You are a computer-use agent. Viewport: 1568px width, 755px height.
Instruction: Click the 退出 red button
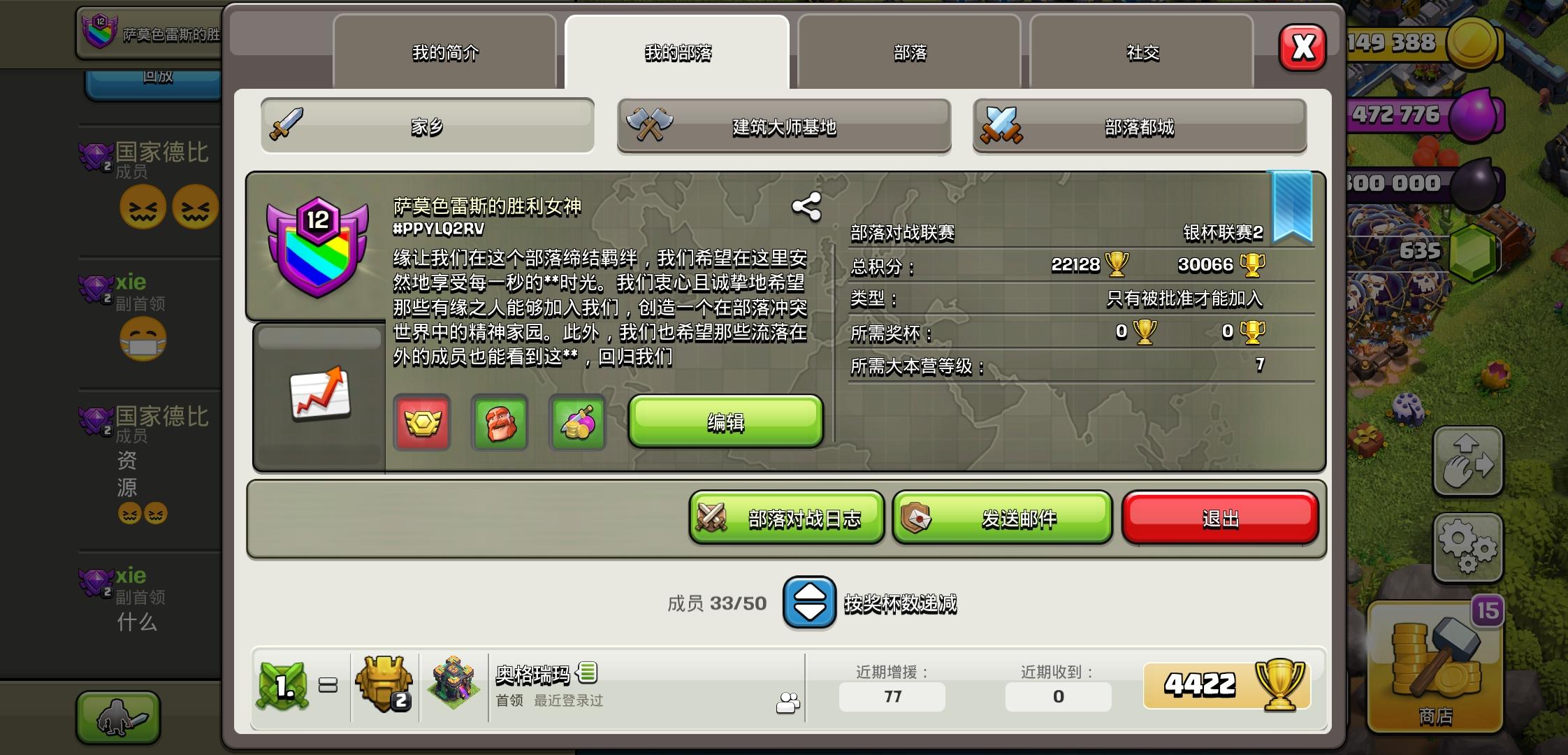pos(1220,517)
